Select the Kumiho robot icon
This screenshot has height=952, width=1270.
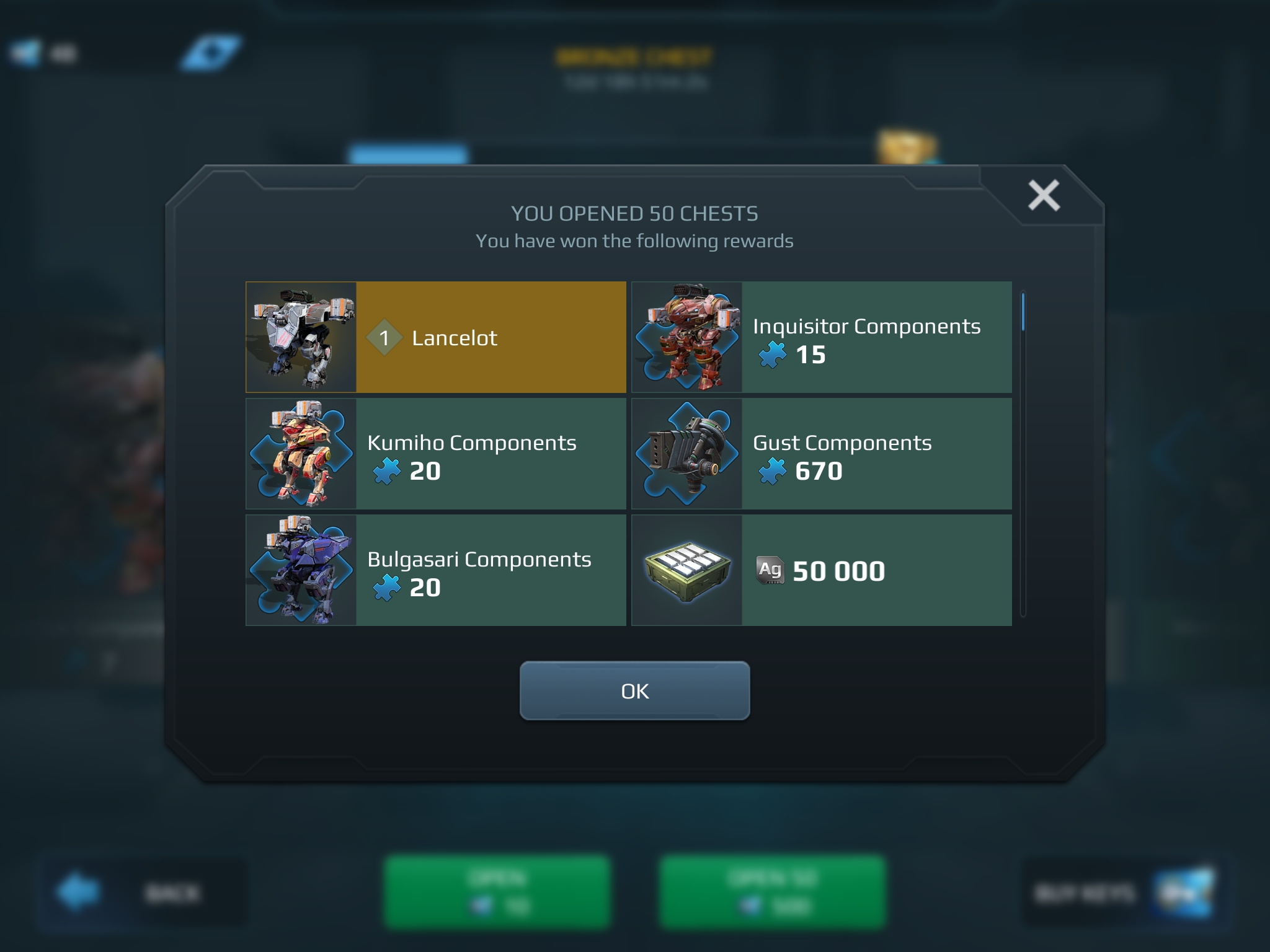pos(301,454)
